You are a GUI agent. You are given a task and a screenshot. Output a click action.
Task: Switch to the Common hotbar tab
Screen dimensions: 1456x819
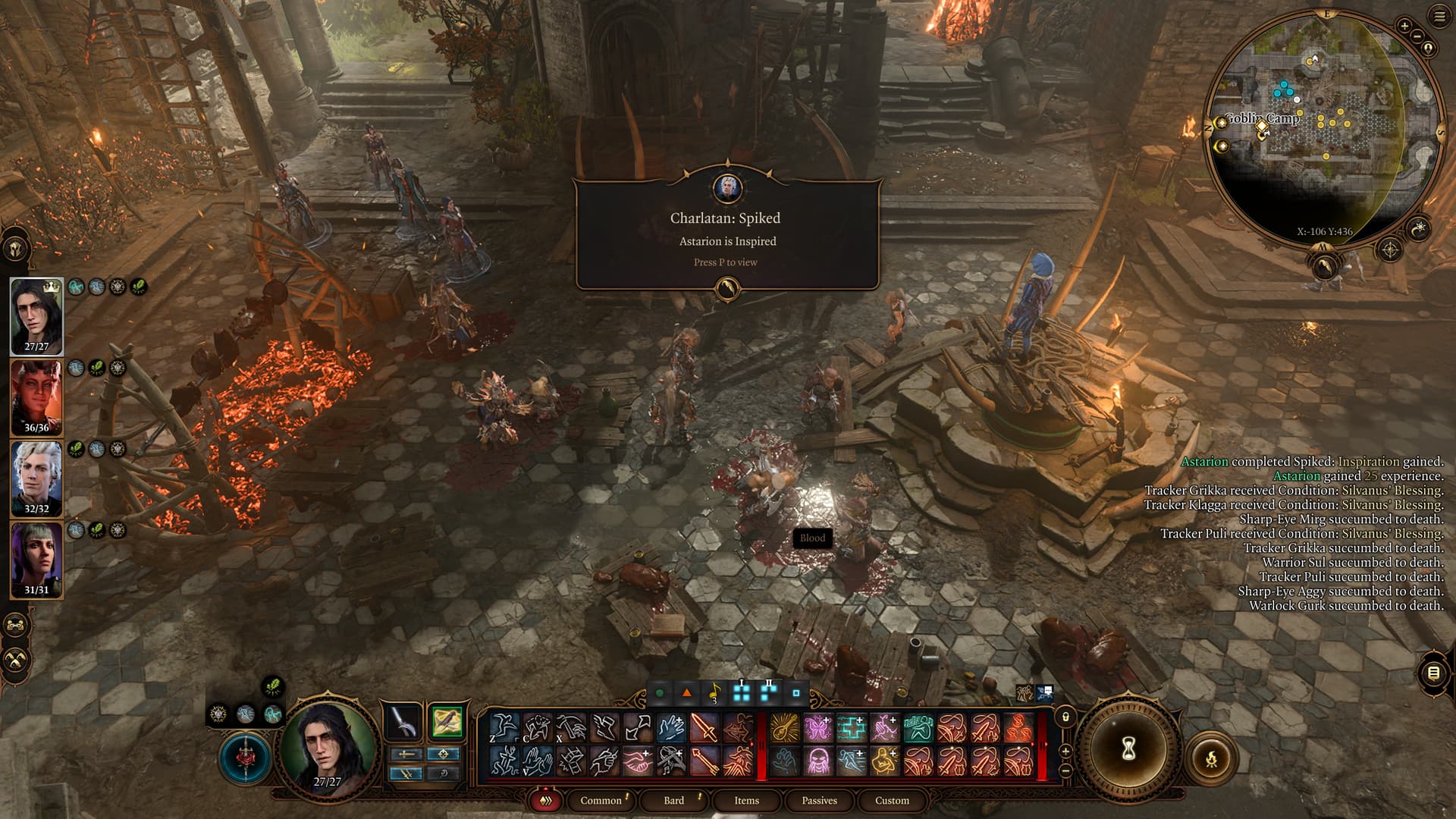pyautogui.click(x=601, y=801)
